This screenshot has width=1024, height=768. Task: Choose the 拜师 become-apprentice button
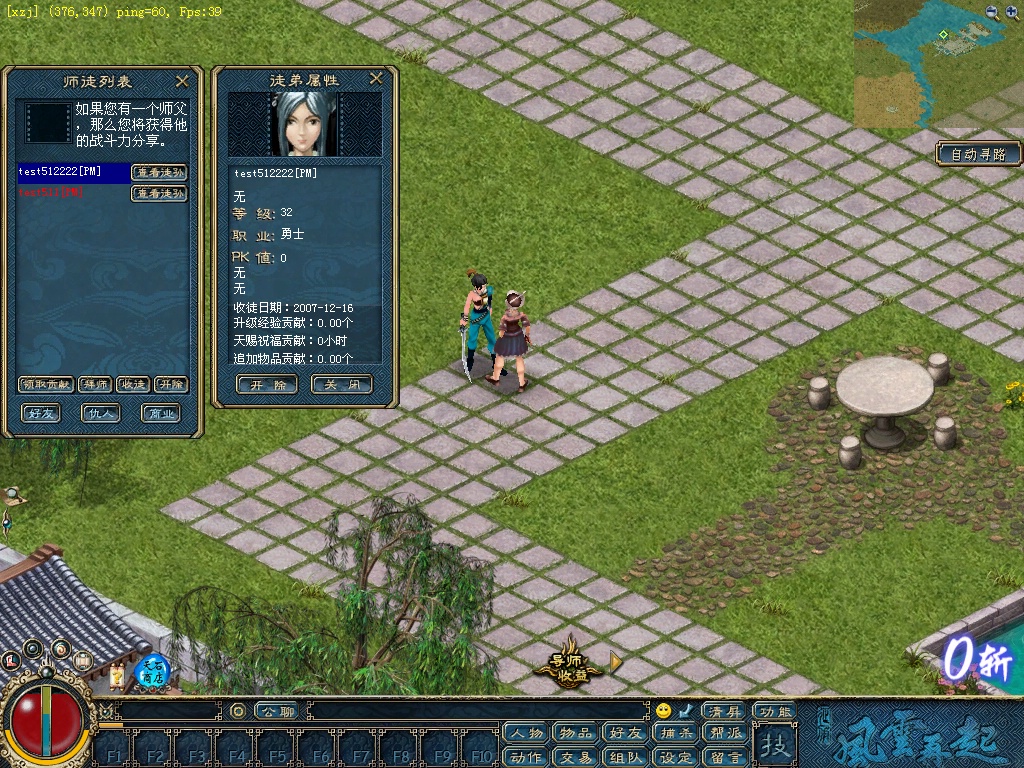coord(95,384)
